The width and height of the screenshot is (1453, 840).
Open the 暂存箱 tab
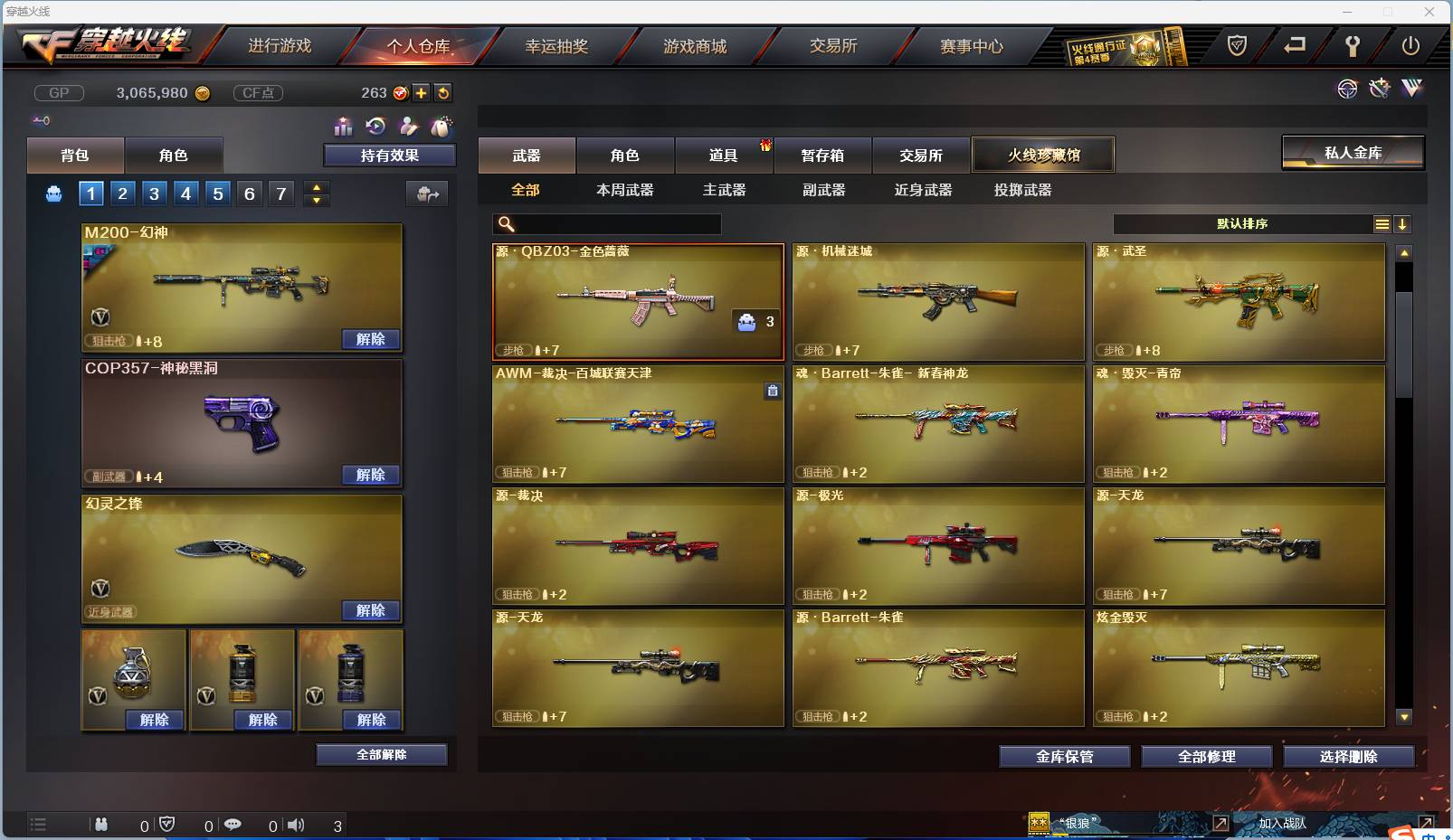(822, 155)
